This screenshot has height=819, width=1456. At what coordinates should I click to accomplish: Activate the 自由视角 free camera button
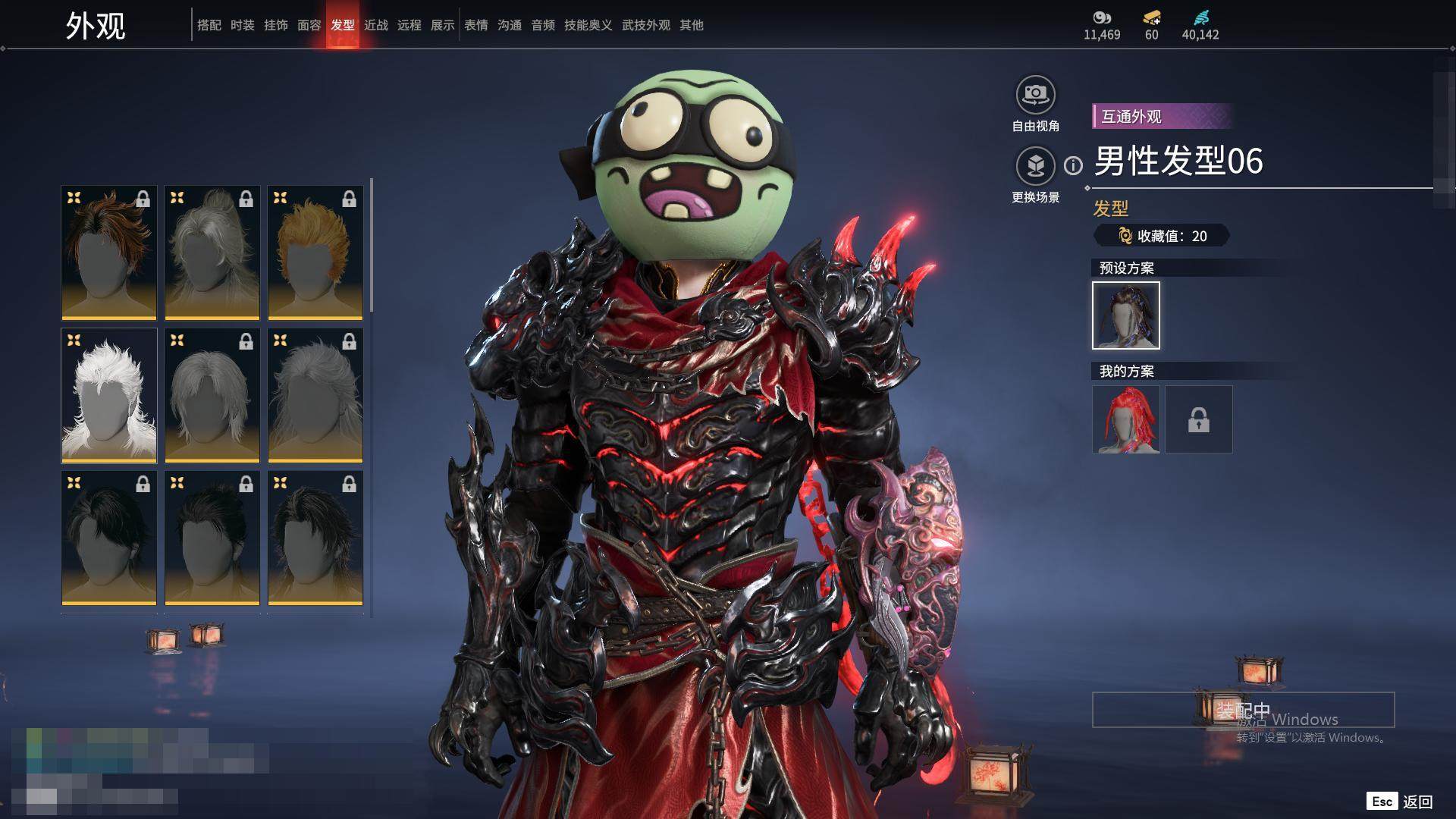click(x=1035, y=96)
